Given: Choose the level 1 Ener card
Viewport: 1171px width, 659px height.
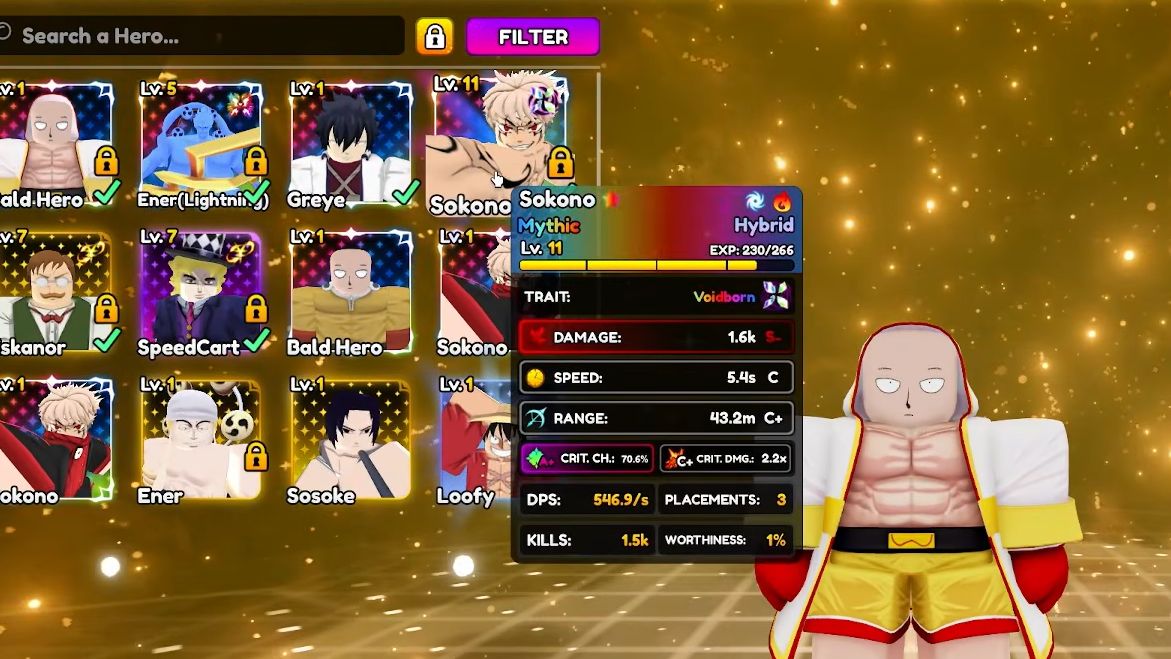Looking at the screenshot, I should tap(202, 440).
